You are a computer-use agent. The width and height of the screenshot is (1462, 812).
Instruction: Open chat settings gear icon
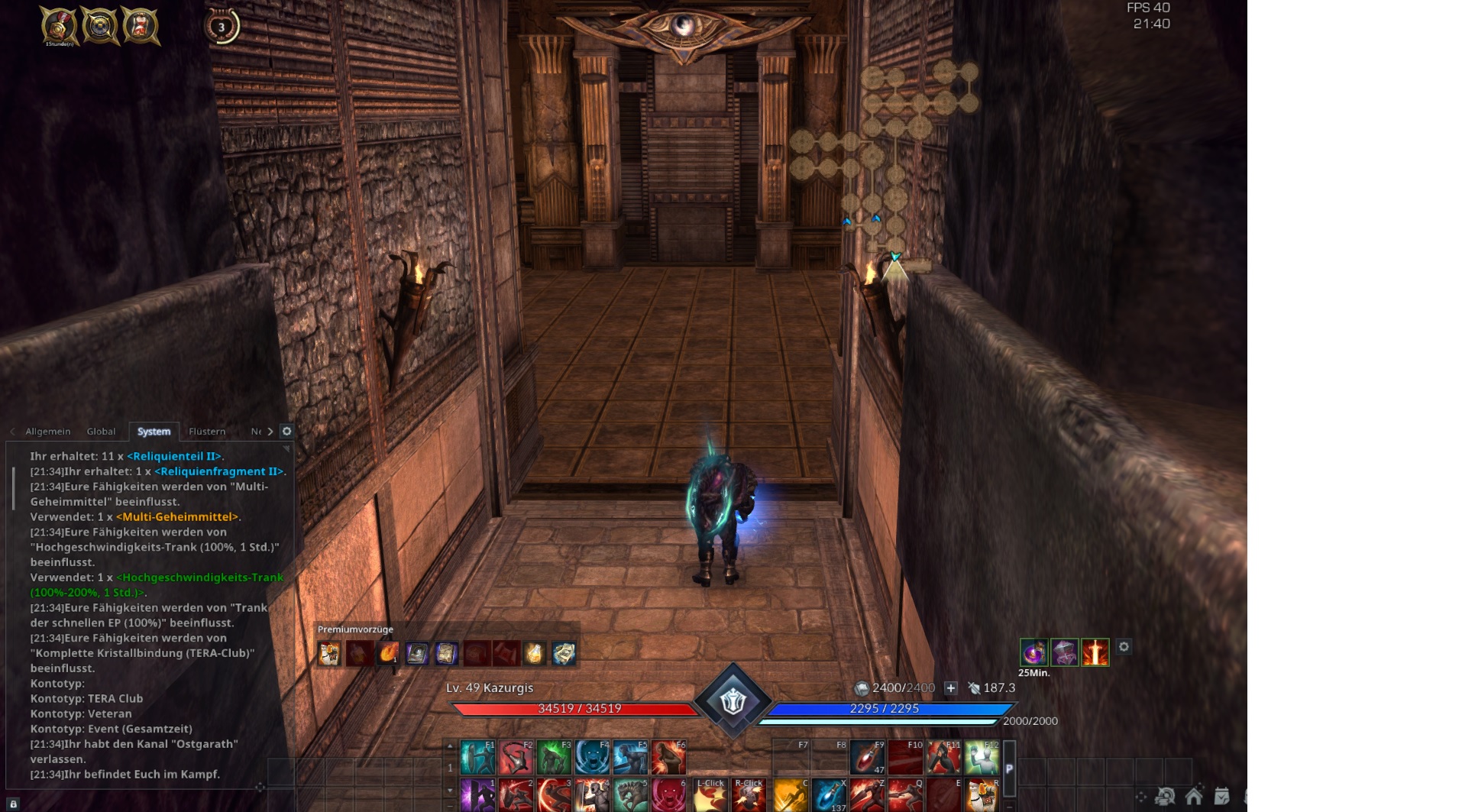(x=287, y=432)
